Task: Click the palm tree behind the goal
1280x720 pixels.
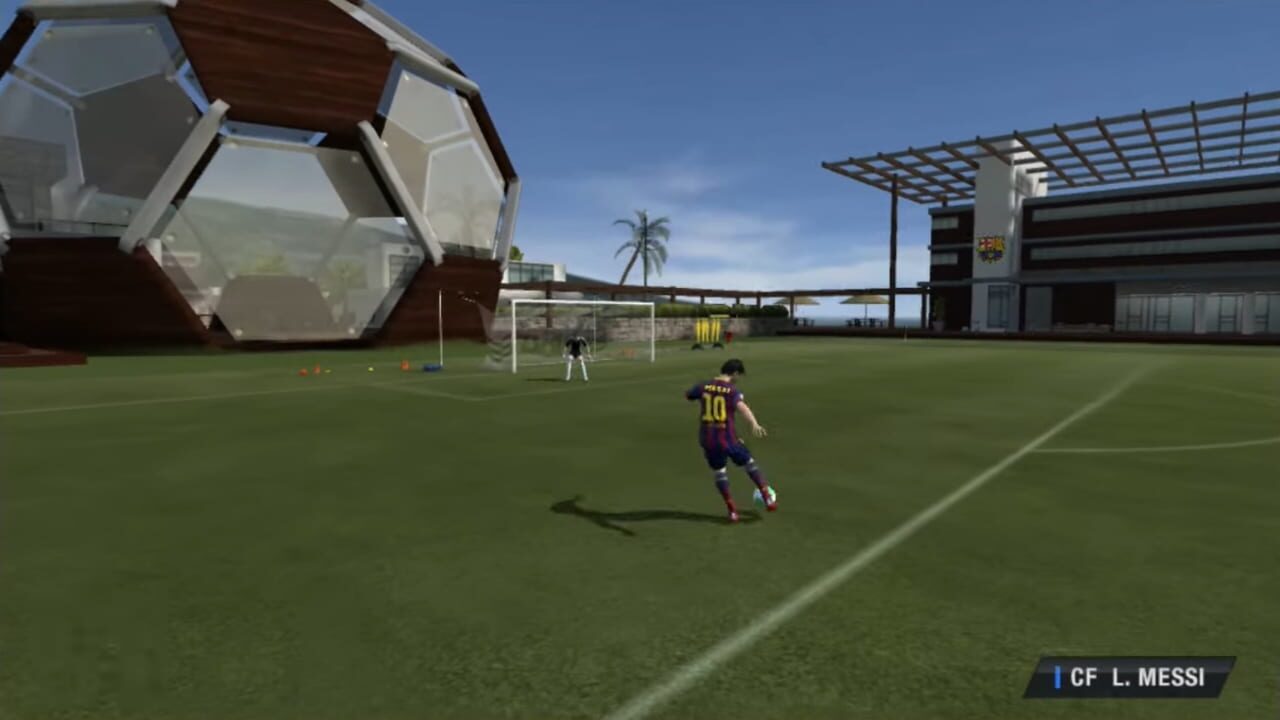Action: (646, 240)
